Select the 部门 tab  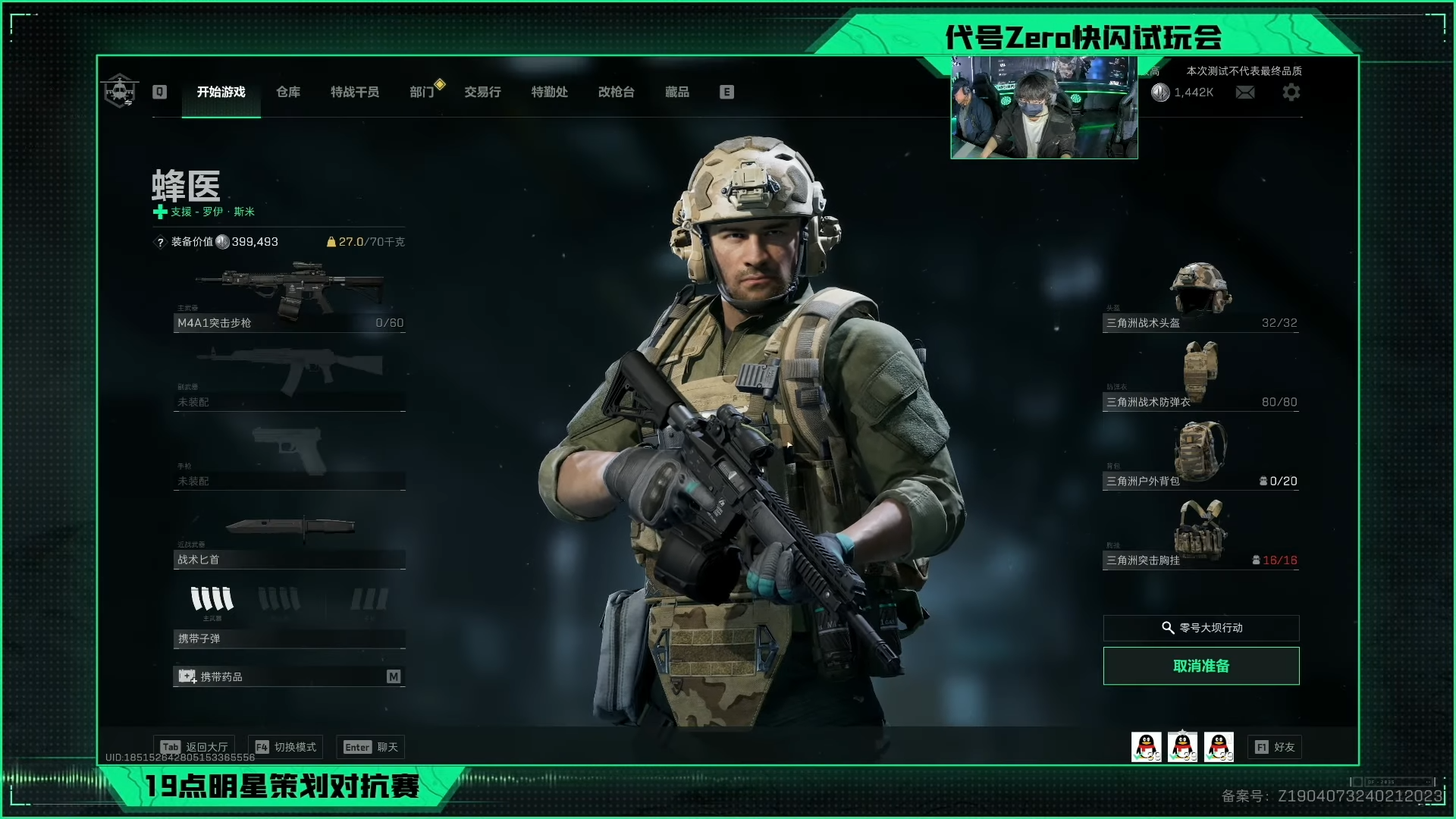tap(422, 92)
